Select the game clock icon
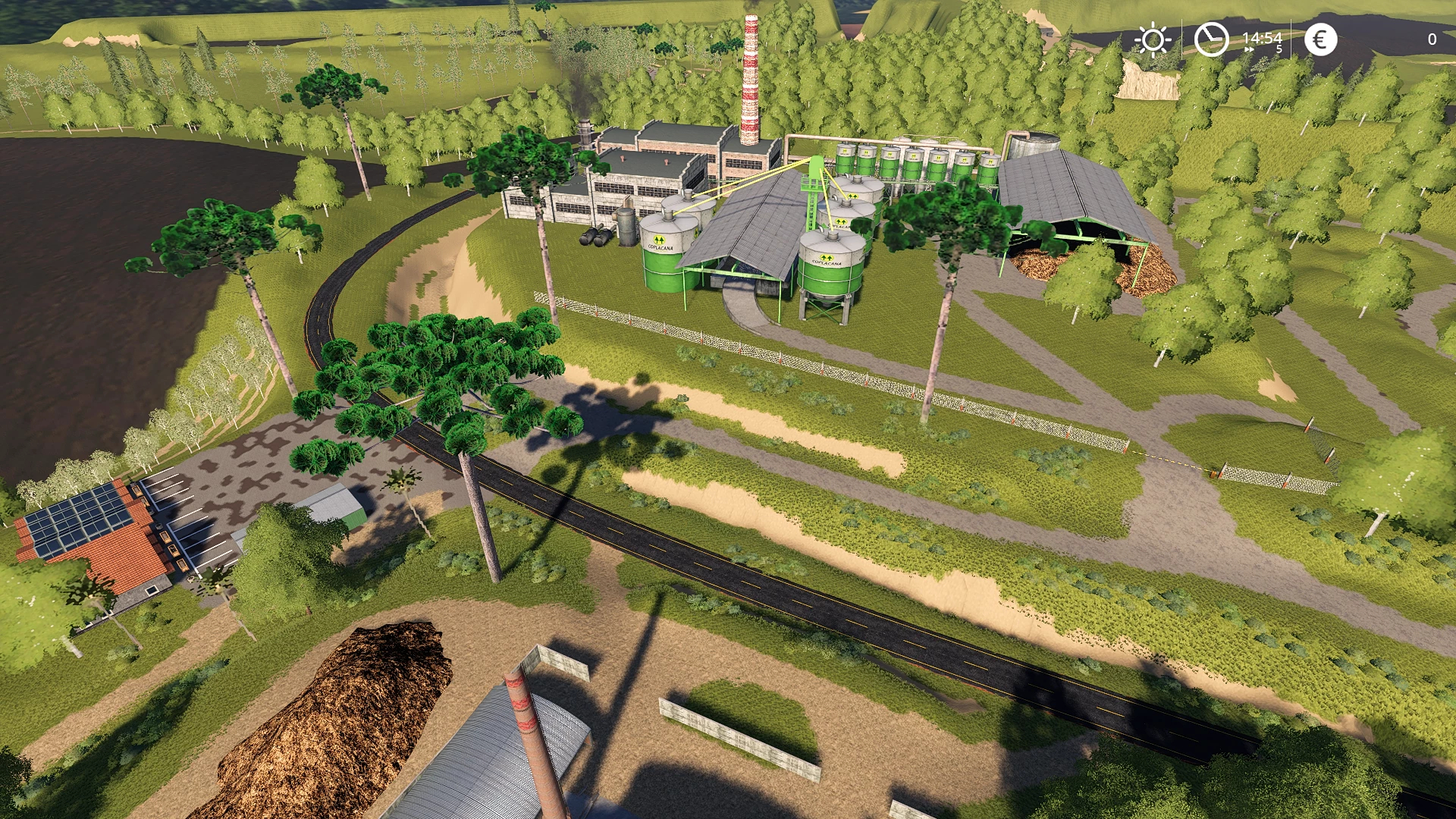The width and height of the screenshot is (1456, 819). click(x=1211, y=39)
